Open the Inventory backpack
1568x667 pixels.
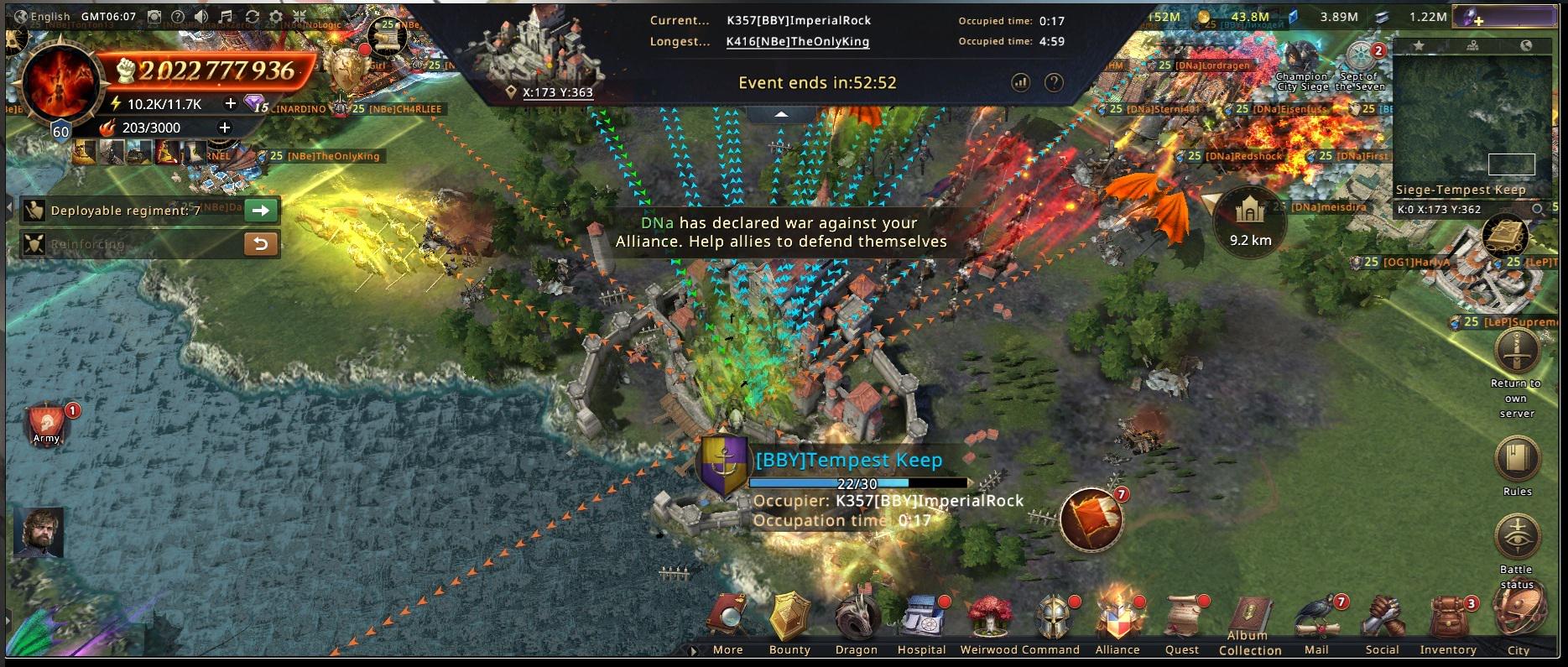point(1447,619)
